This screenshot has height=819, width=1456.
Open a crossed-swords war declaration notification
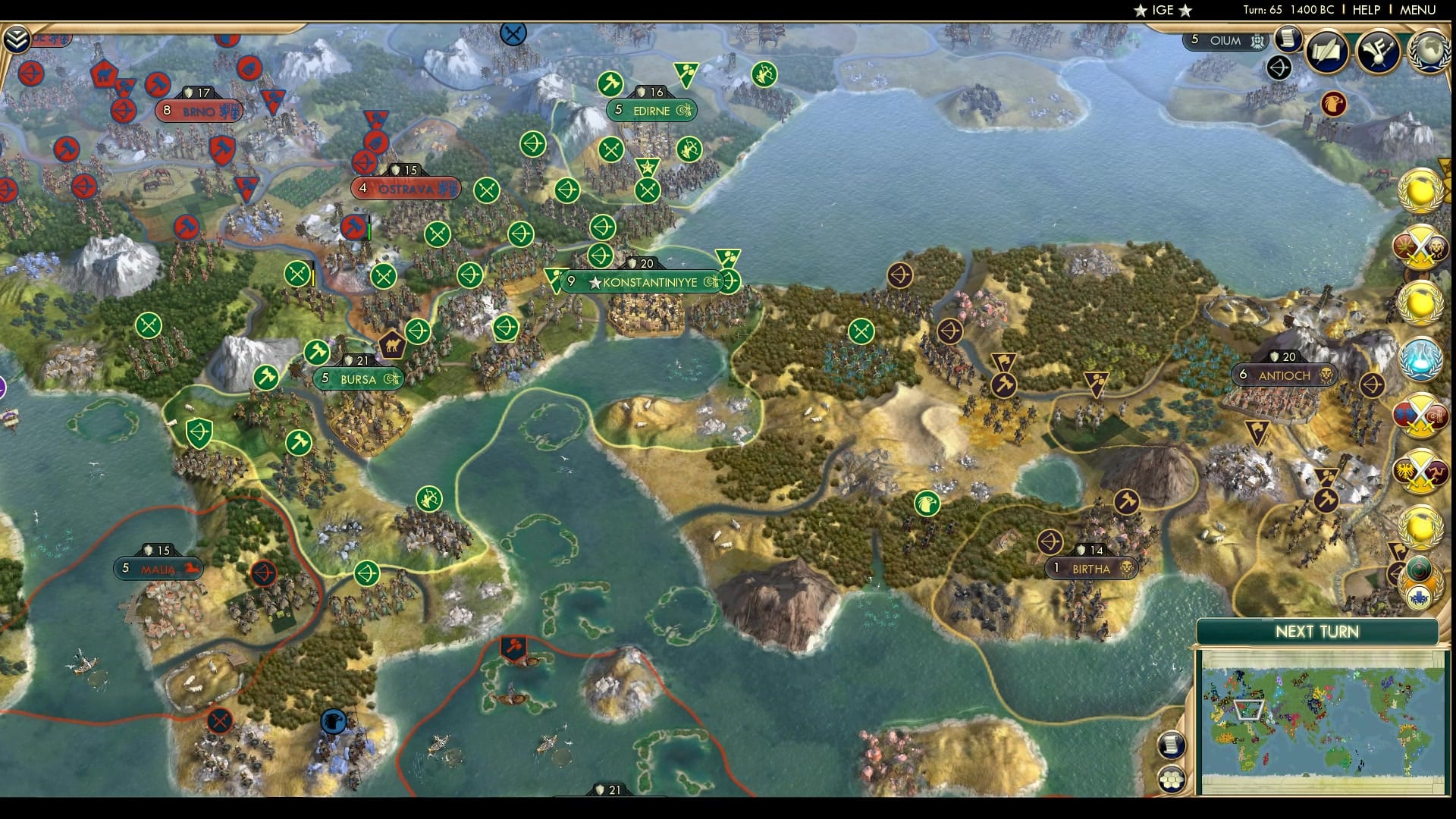point(1421,247)
